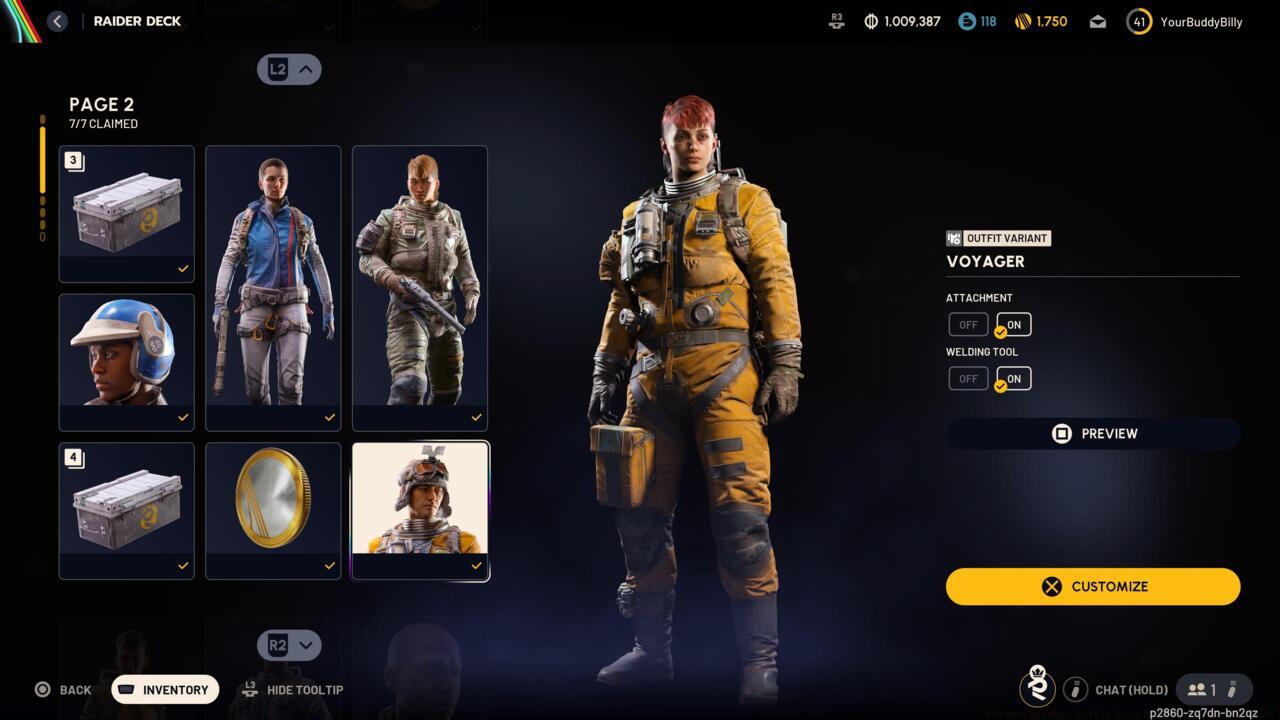This screenshot has height=720, width=1280.
Task: Click the Preview button
Action: 1093,433
